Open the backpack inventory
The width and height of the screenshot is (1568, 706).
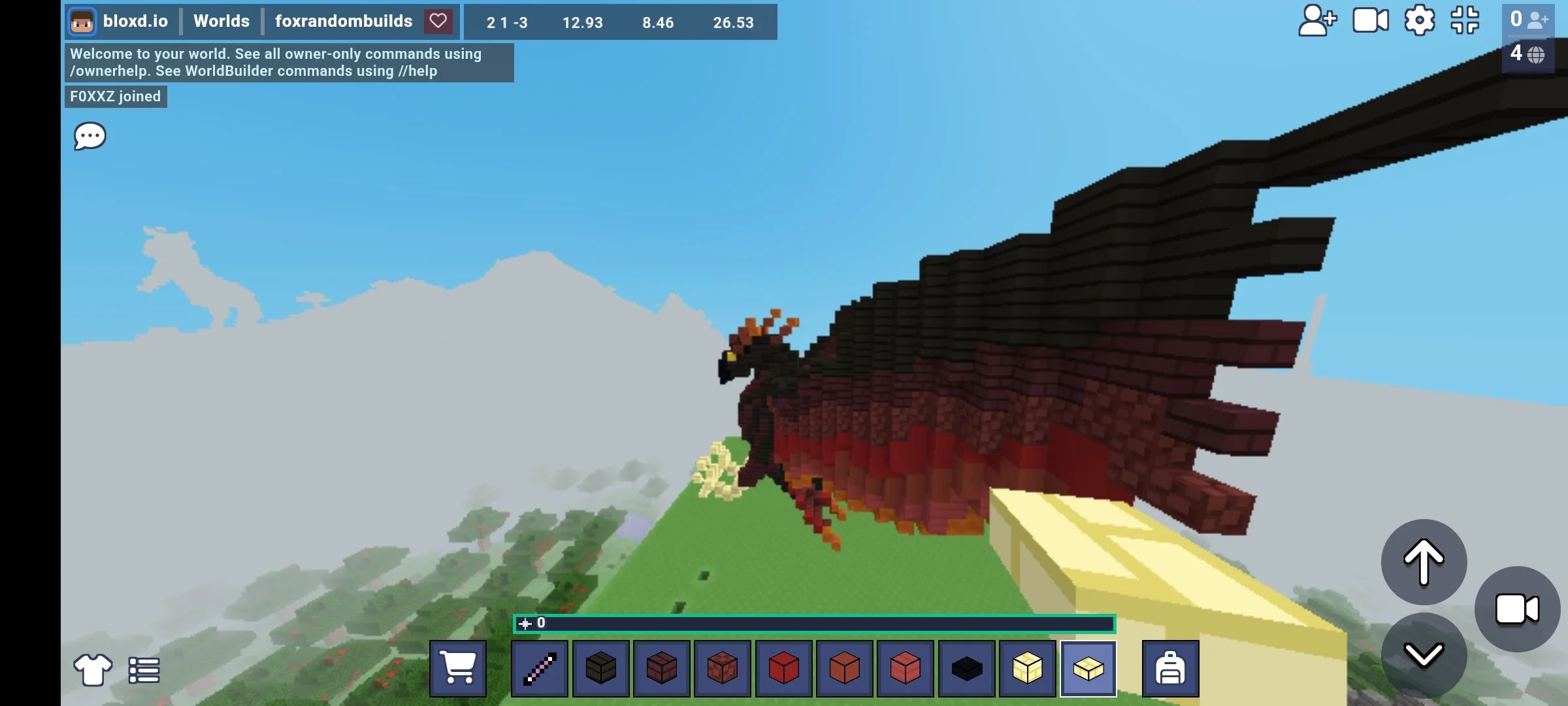(1170, 668)
